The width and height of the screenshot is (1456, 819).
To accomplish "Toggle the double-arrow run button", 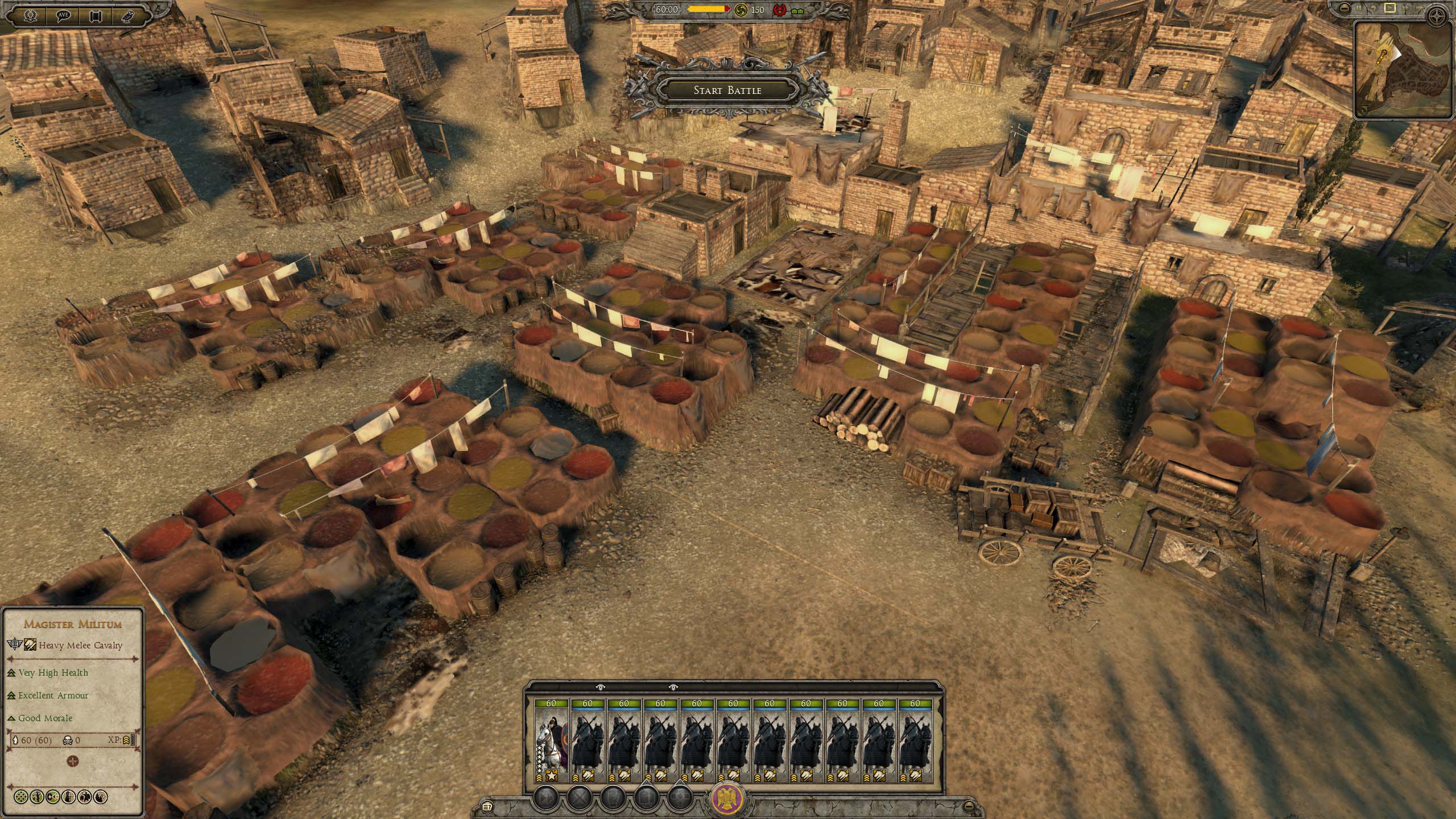I will coord(546,797).
